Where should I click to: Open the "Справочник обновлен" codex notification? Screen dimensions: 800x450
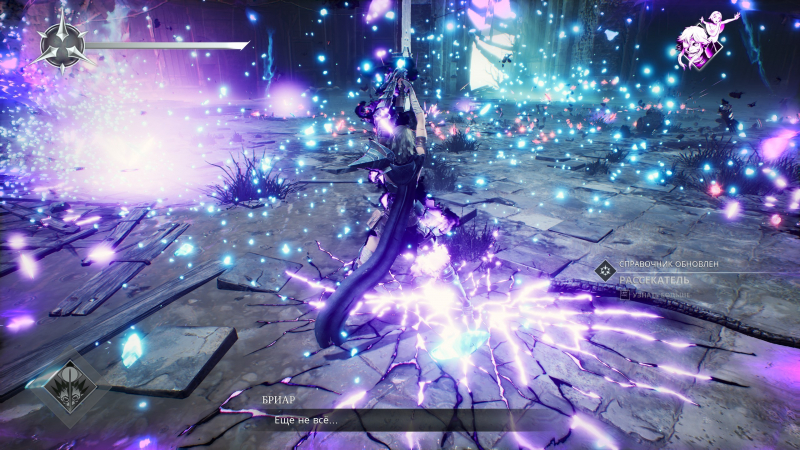coord(669,264)
